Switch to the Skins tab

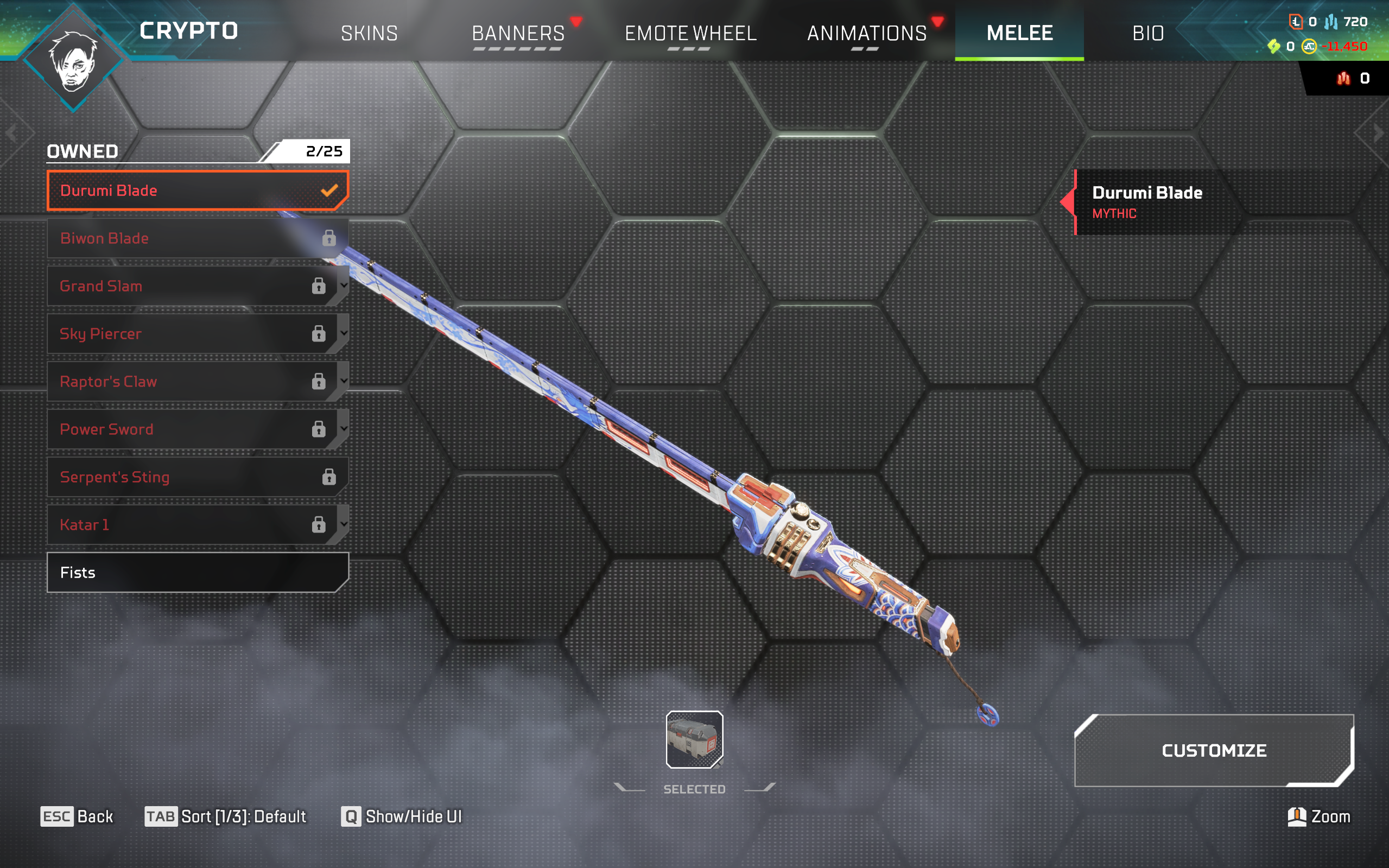tap(369, 33)
